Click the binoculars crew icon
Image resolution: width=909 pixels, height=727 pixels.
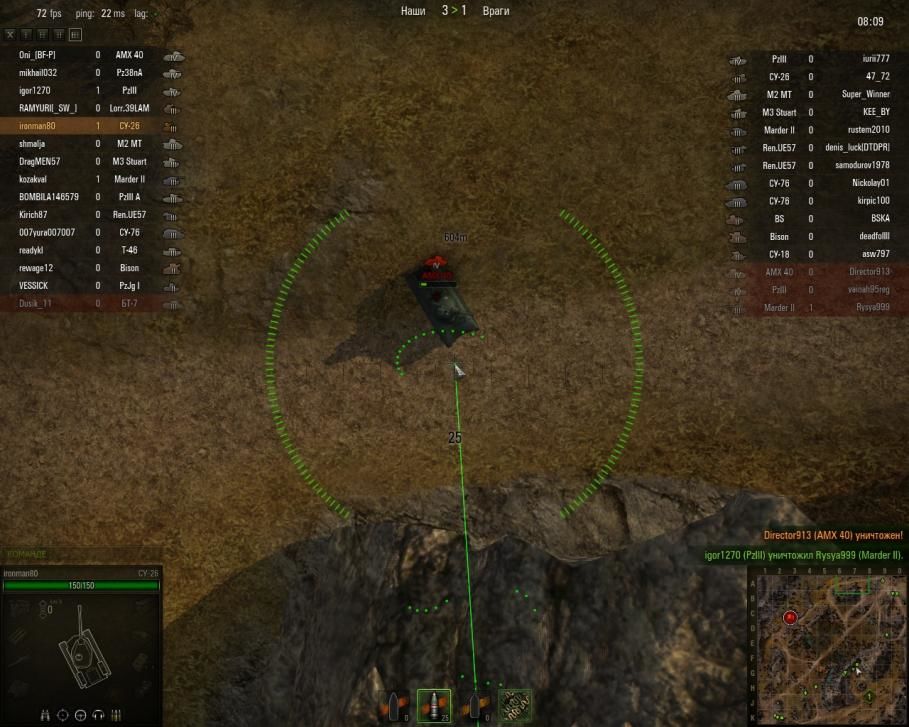click(46, 714)
